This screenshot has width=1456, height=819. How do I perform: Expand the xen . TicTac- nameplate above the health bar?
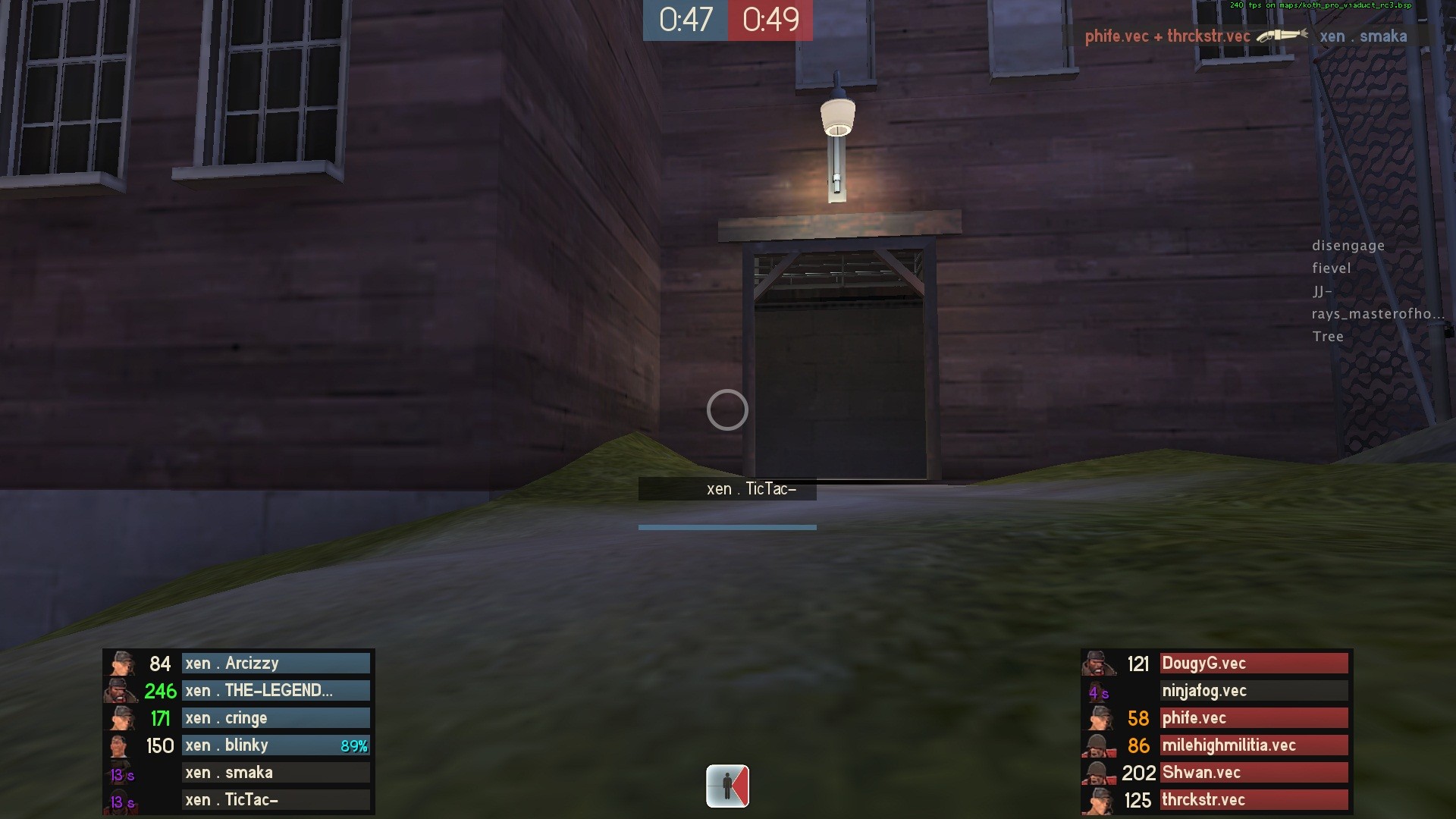[x=751, y=488]
